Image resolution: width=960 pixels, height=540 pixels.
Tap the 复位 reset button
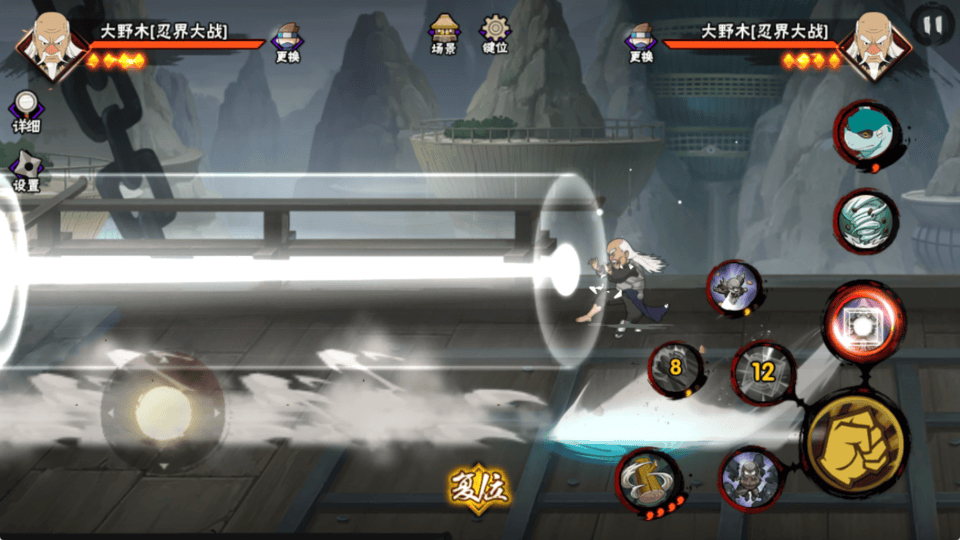pyautogui.click(x=478, y=488)
